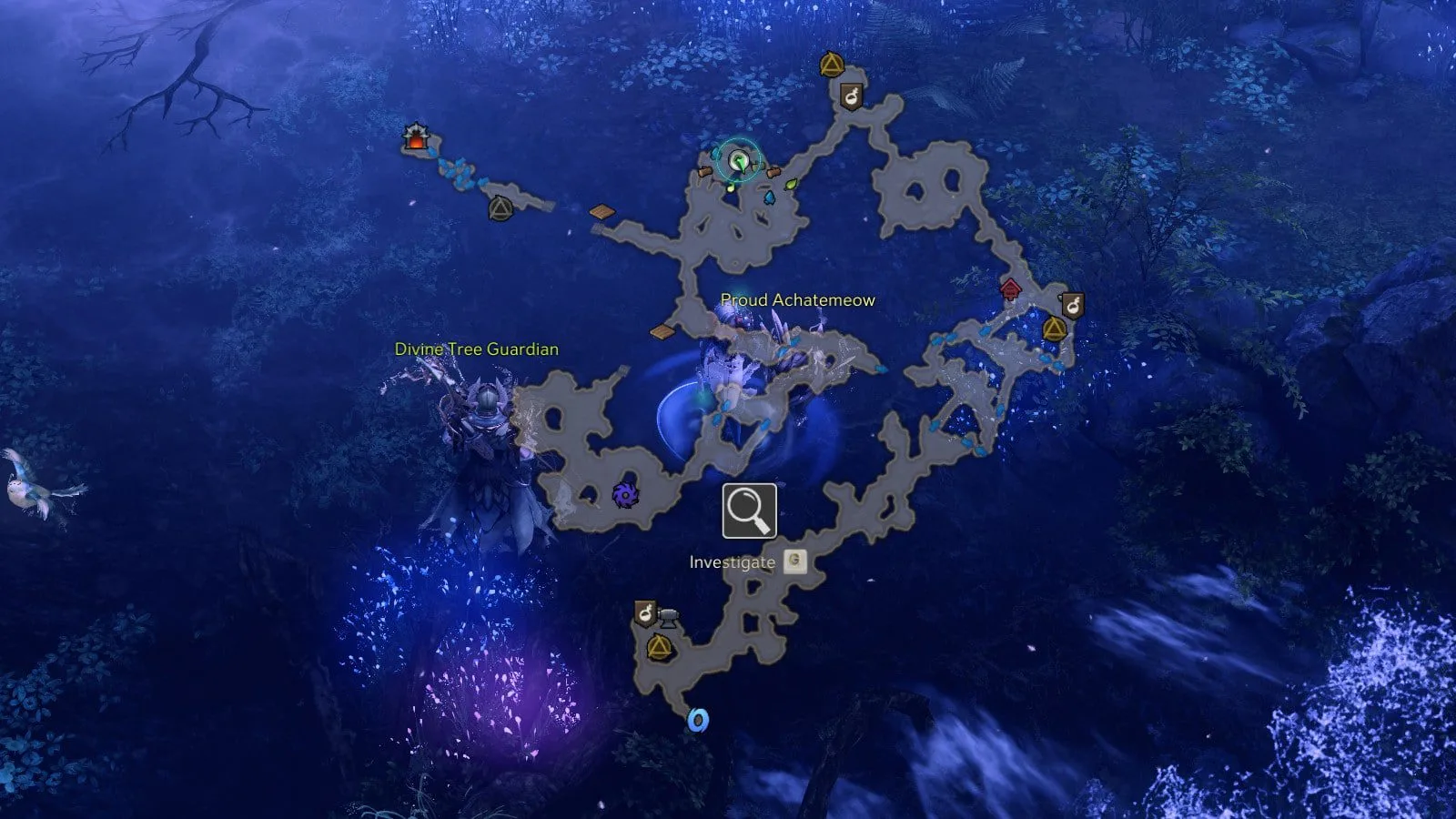Click the potion merchant marker near the red house
The width and height of the screenshot is (1456, 819).
pos(1073,304)
